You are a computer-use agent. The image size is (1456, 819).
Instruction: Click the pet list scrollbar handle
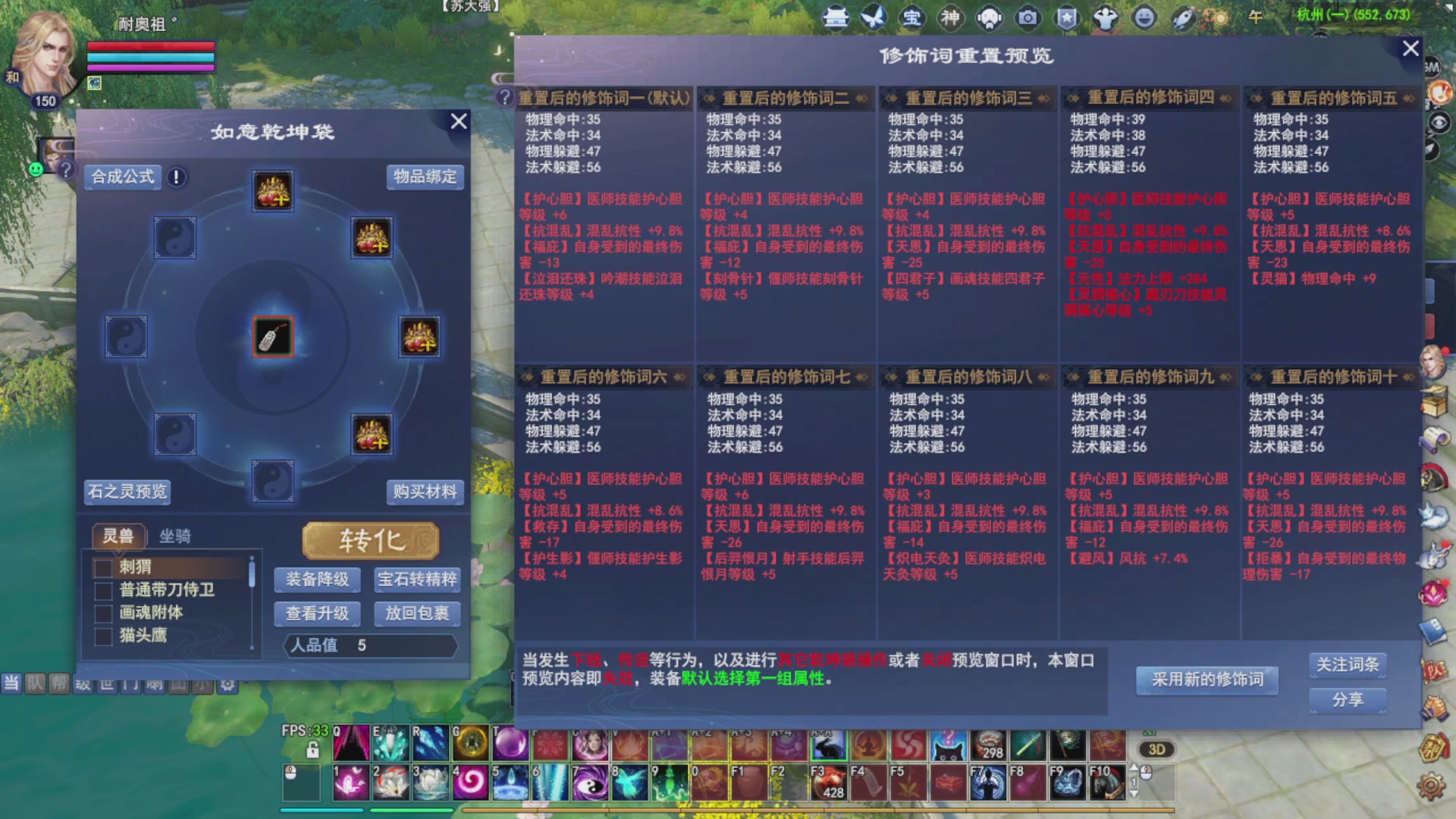click(x=251, y=574)
